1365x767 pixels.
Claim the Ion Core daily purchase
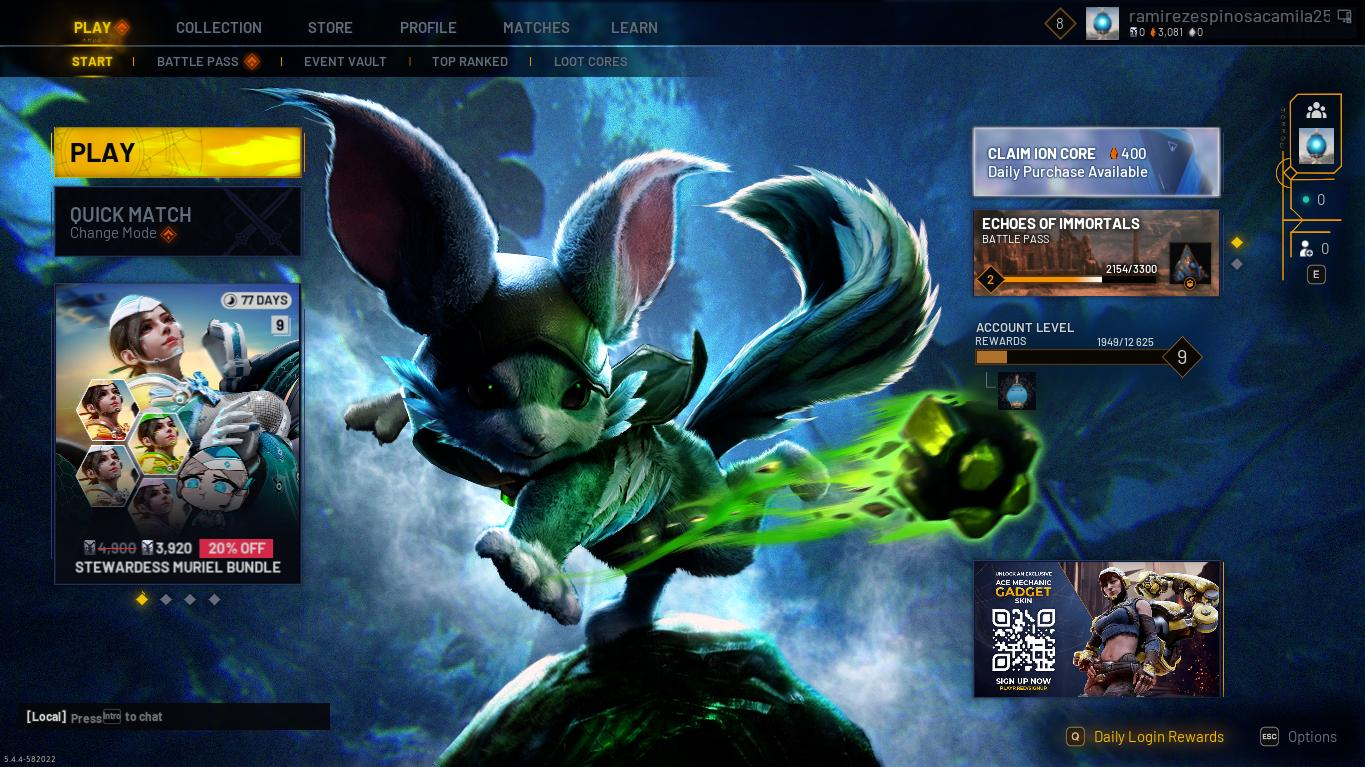[x=1096, y=162]
